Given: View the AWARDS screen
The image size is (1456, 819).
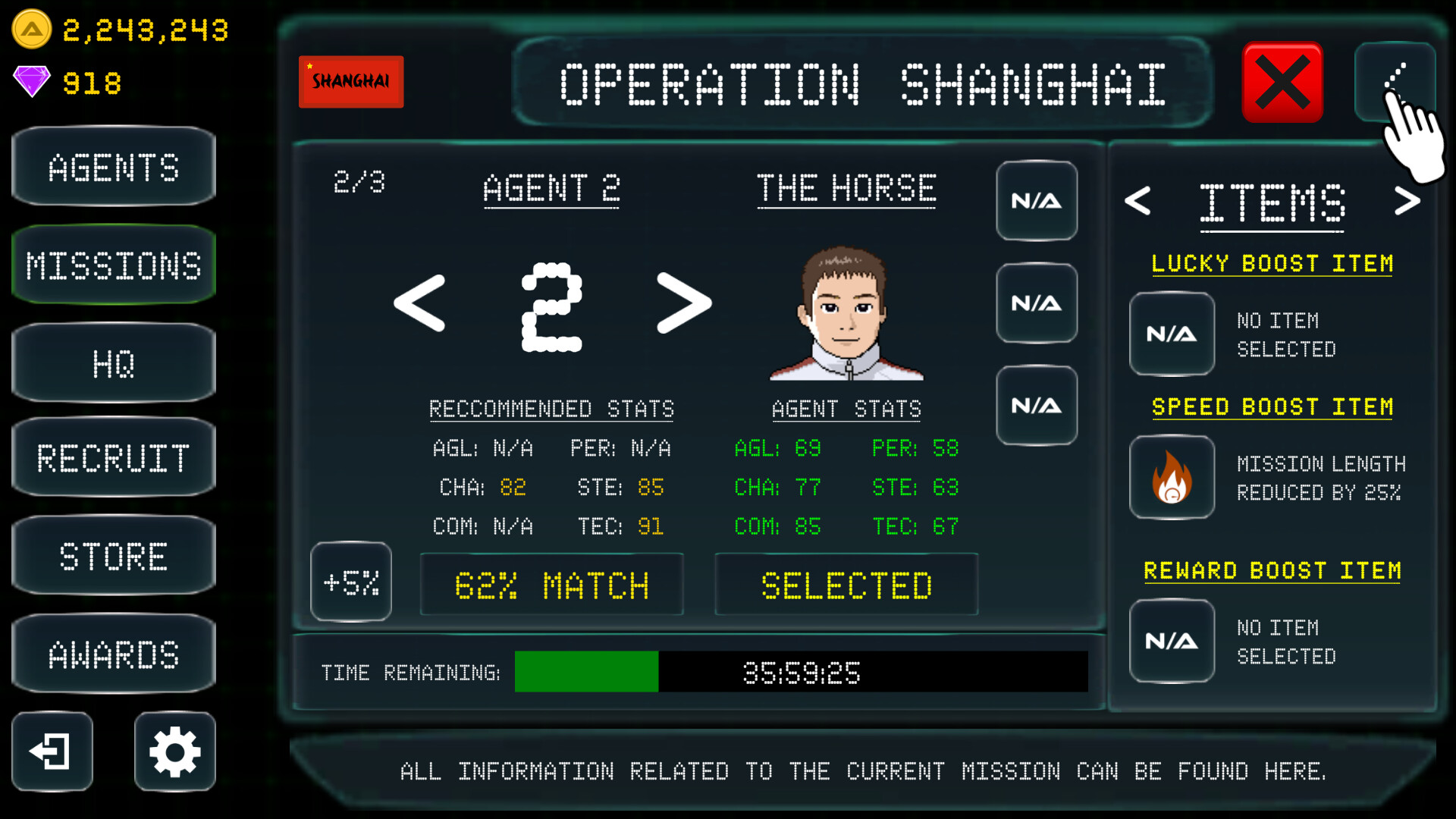Looking at the screenshot, I should [114, 653].
